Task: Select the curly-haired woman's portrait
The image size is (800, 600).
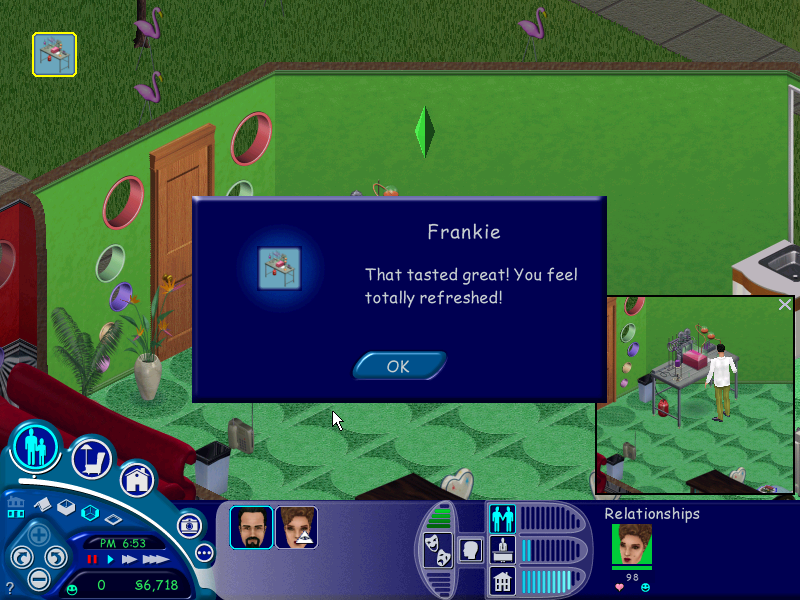Action: pos(297,527)
